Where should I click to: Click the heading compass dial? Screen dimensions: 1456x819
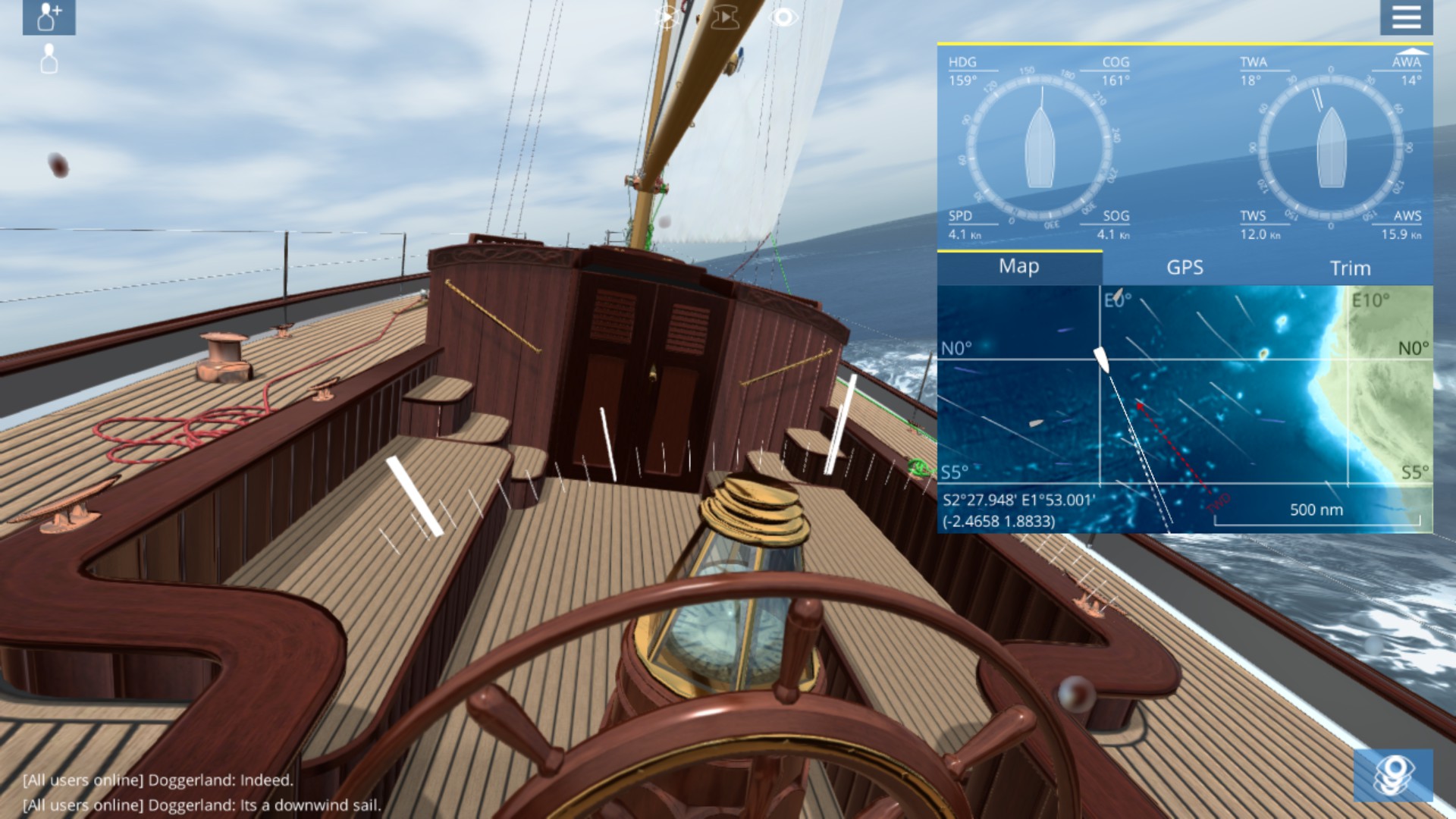tap(1040, 146)
